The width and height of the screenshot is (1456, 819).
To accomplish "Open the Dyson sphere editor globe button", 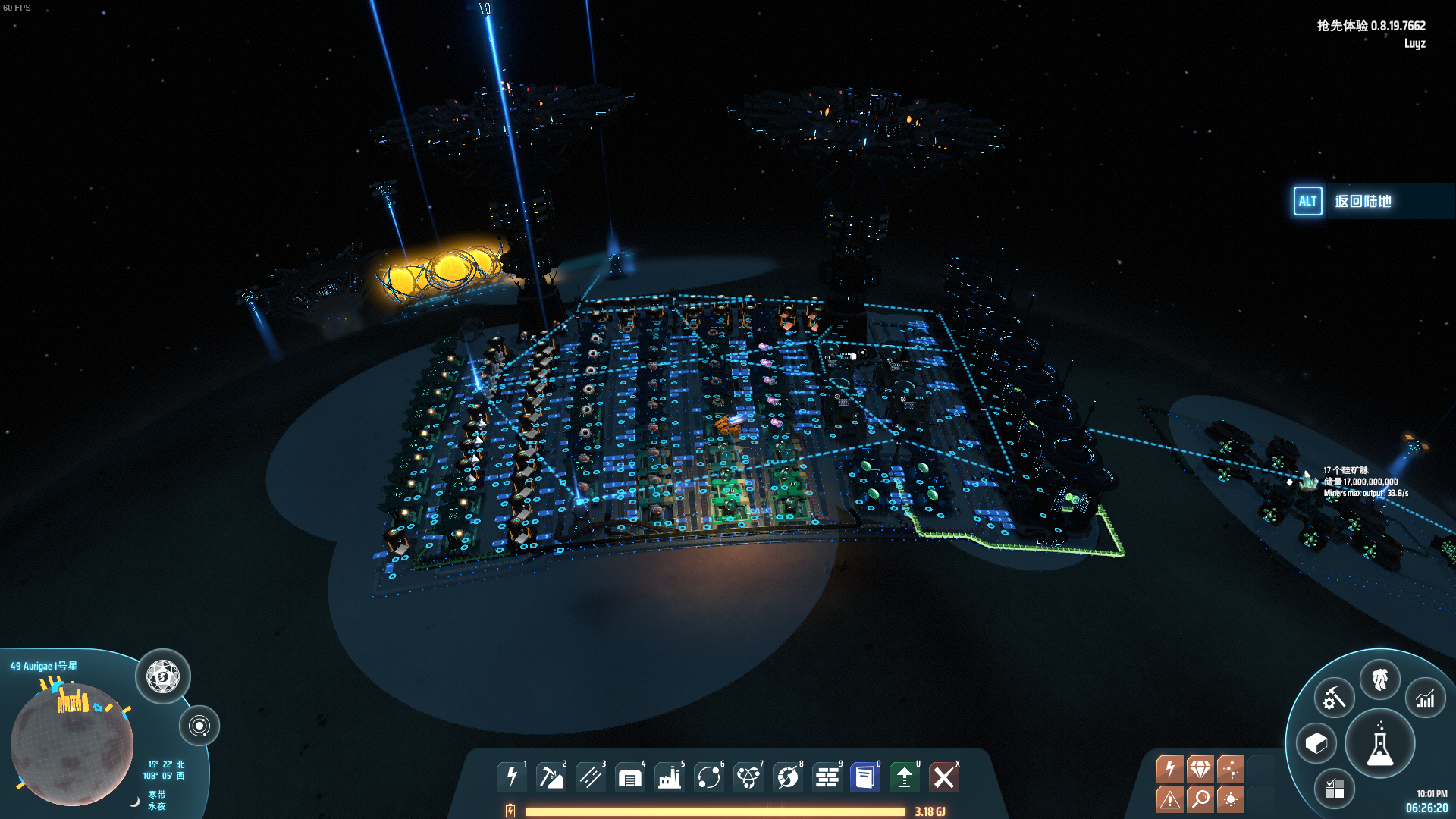I will [x=163, y=676].
